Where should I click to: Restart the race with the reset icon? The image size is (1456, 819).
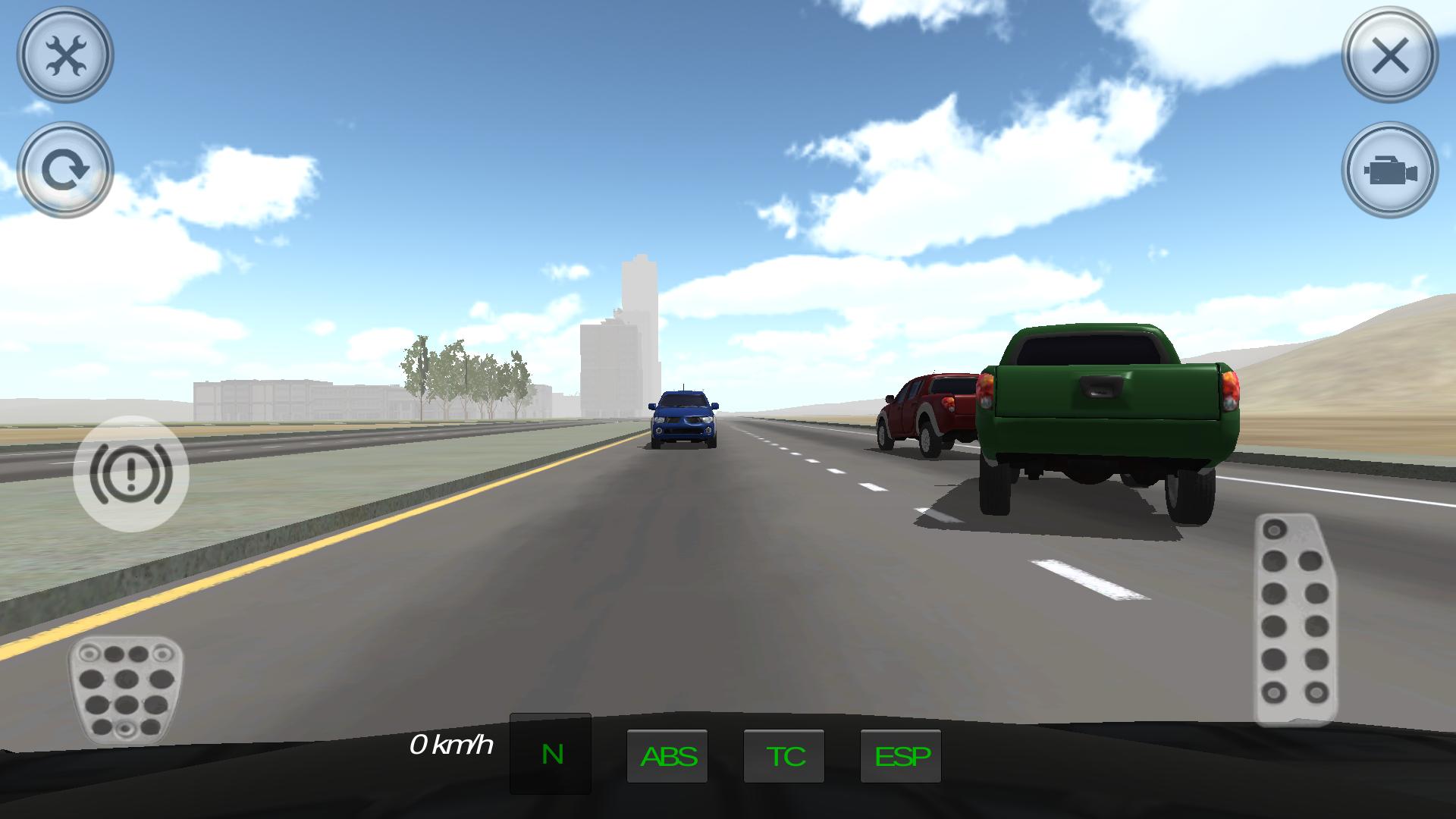(x=67, y=167)
